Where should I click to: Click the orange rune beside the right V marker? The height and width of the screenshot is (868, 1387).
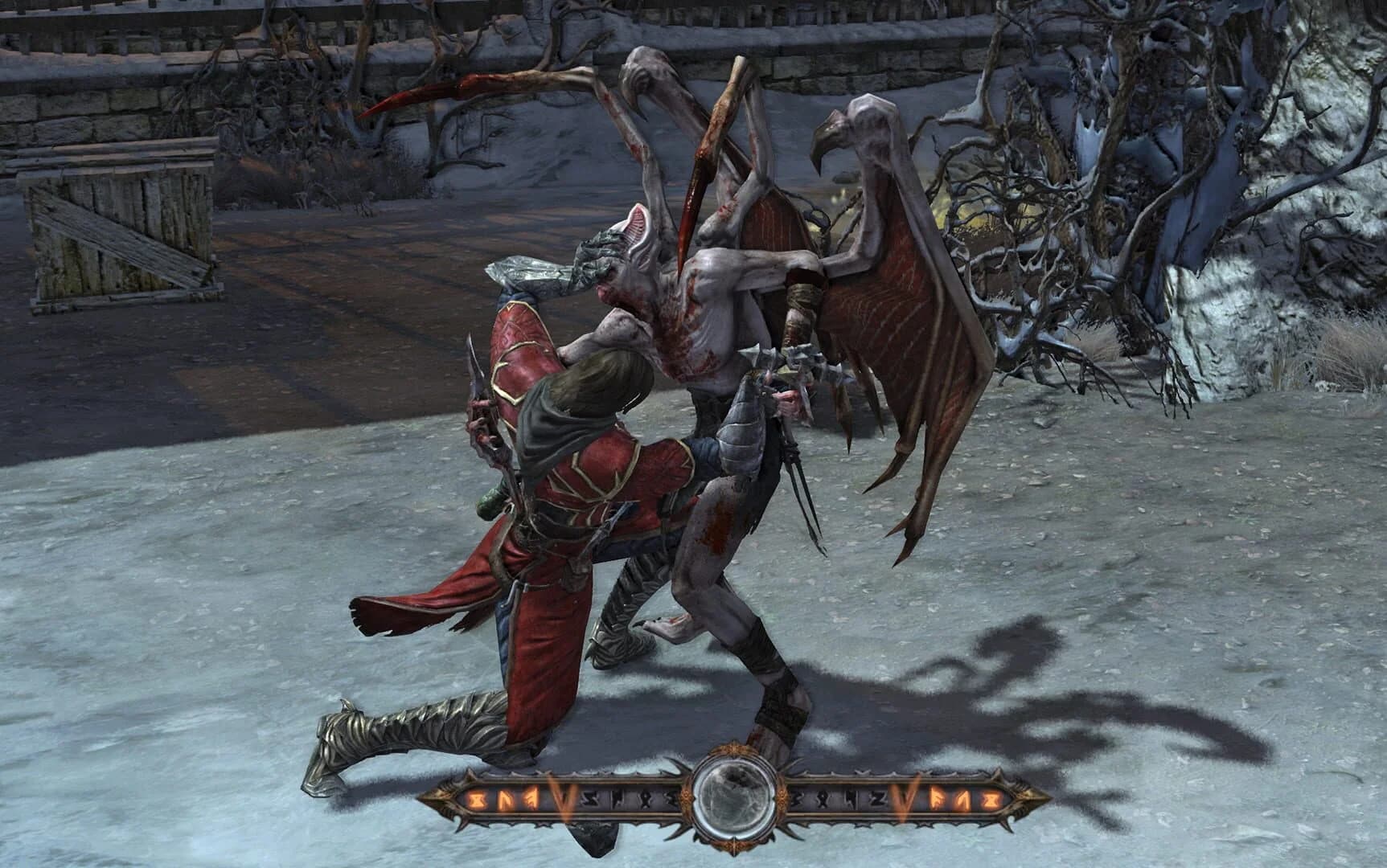[936, 797]
